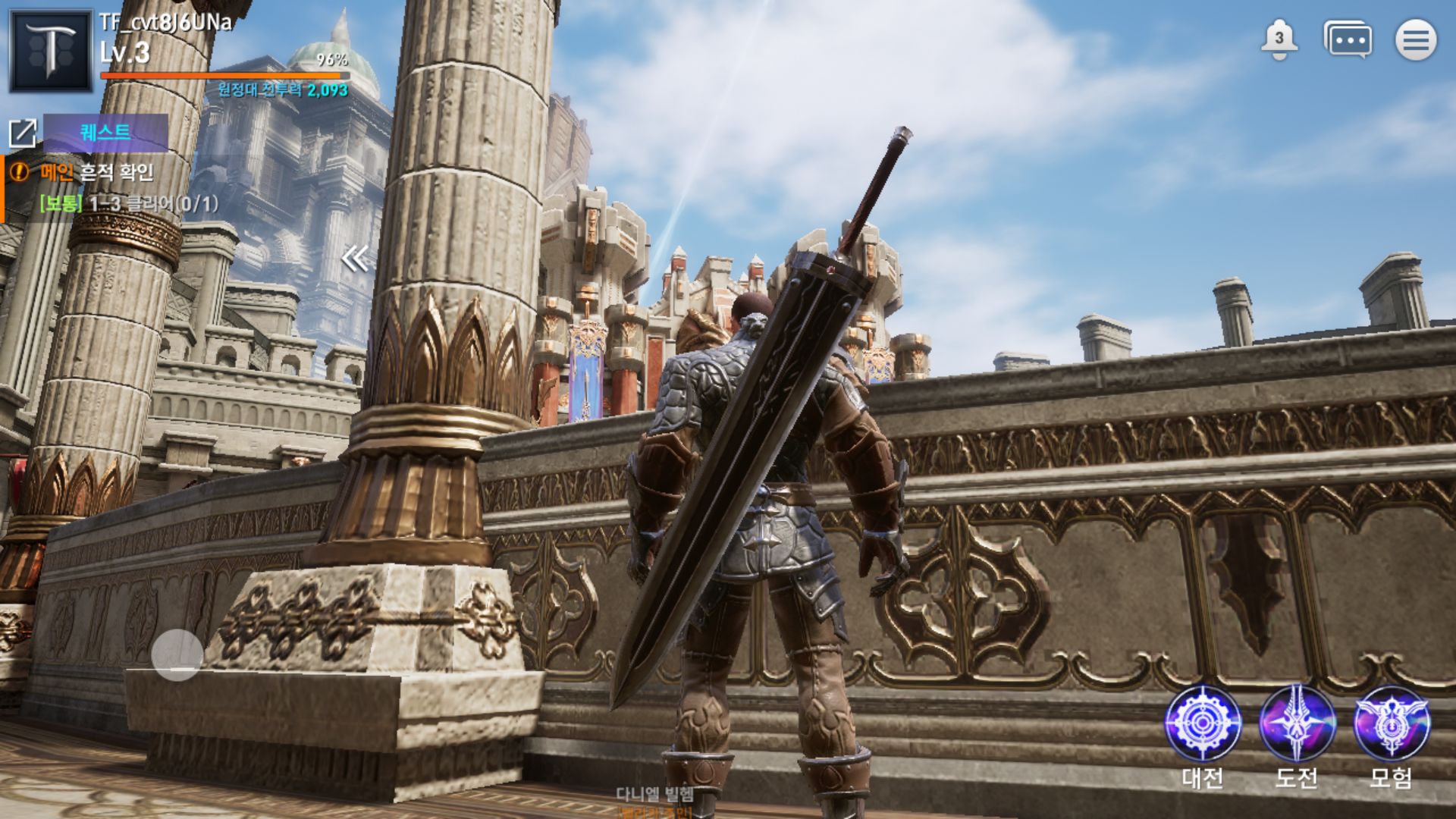
Task: Open the player profile emblem
Action: pos(50,50)
